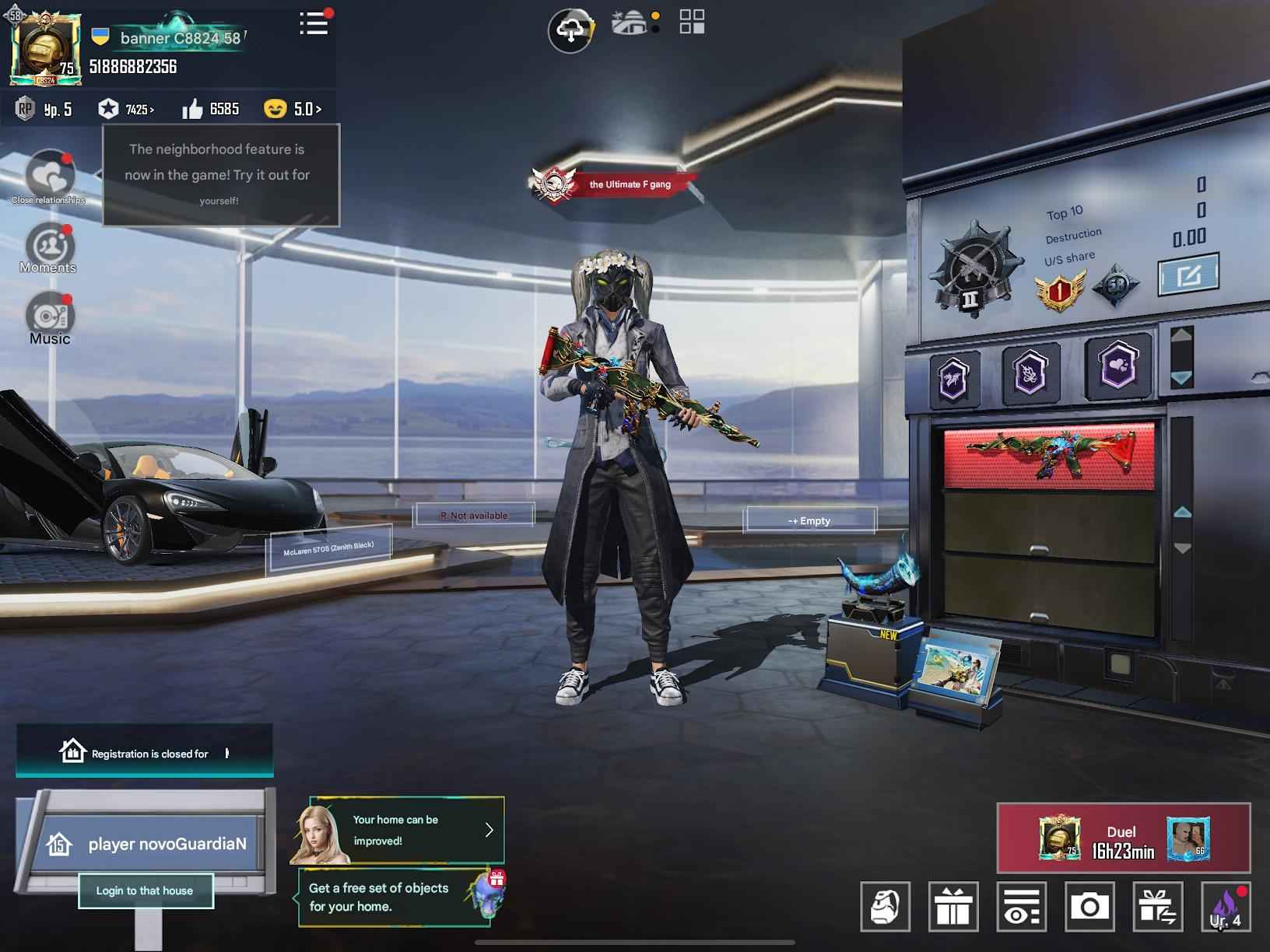
Task: Toggle the dark night mode dot
Action: click(x=654, y=30)
